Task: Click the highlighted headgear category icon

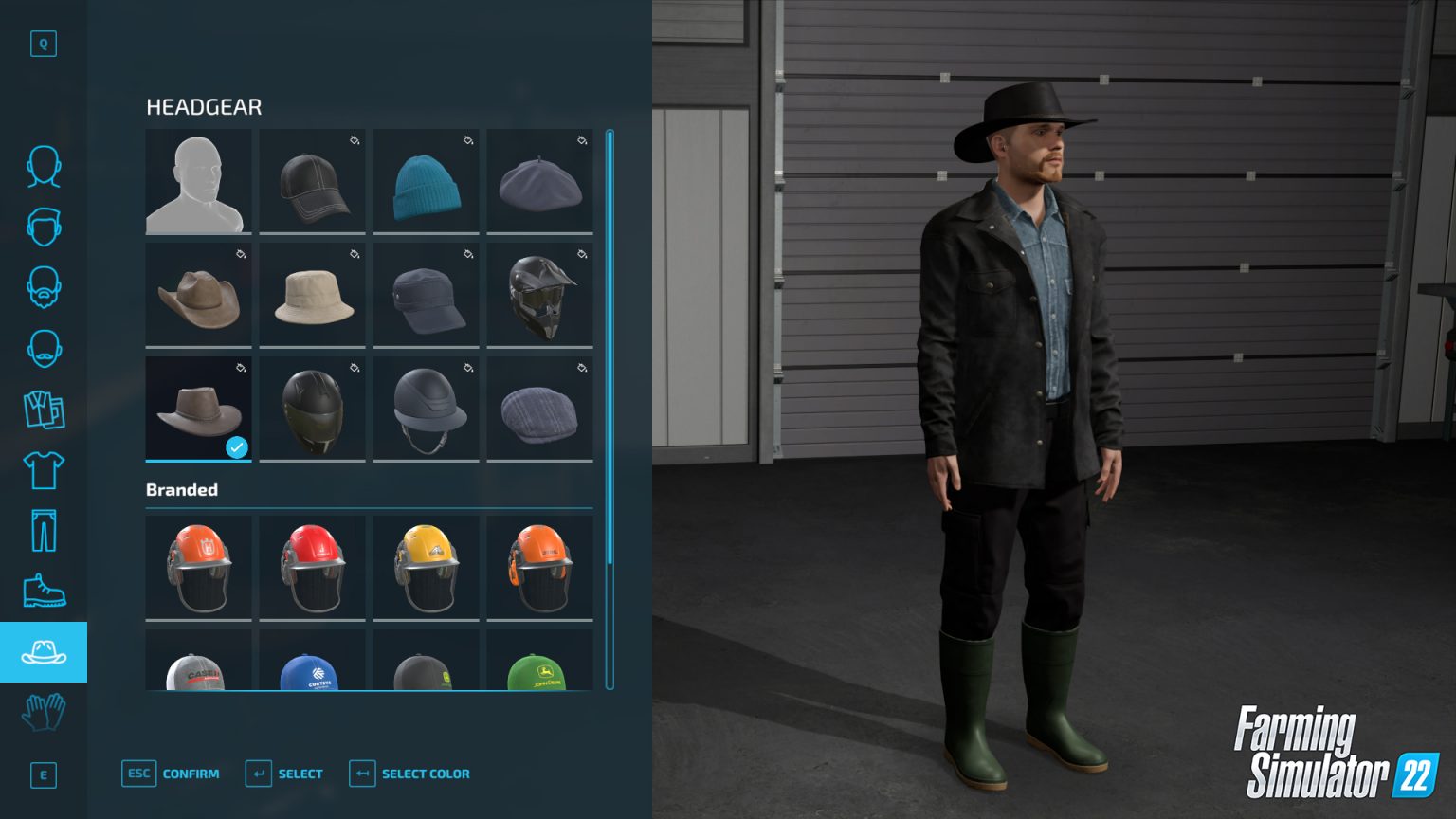Action: (x=44, y=651)
